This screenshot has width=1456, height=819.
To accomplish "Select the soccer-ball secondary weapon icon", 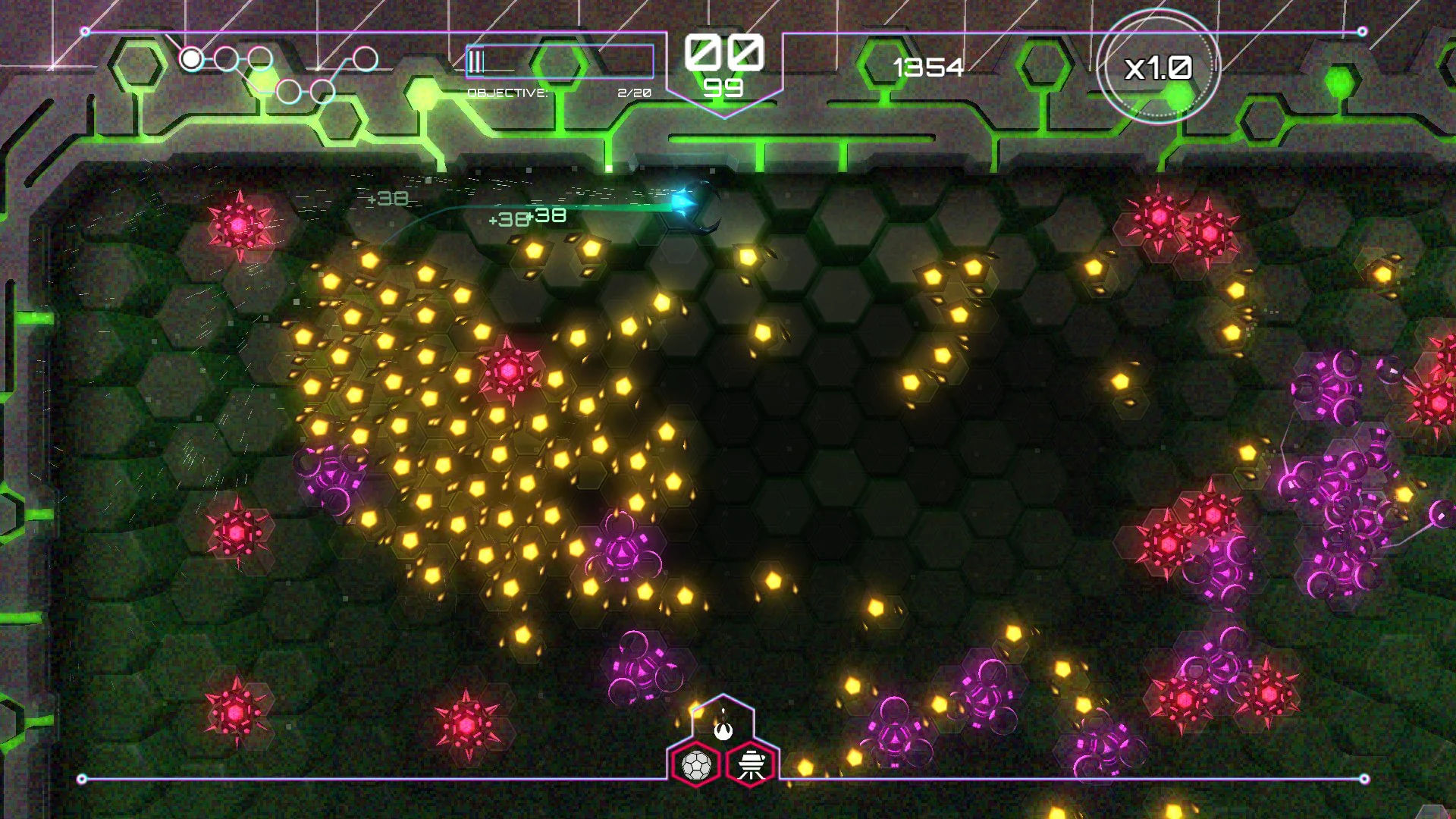I will [x=696, y=764].
